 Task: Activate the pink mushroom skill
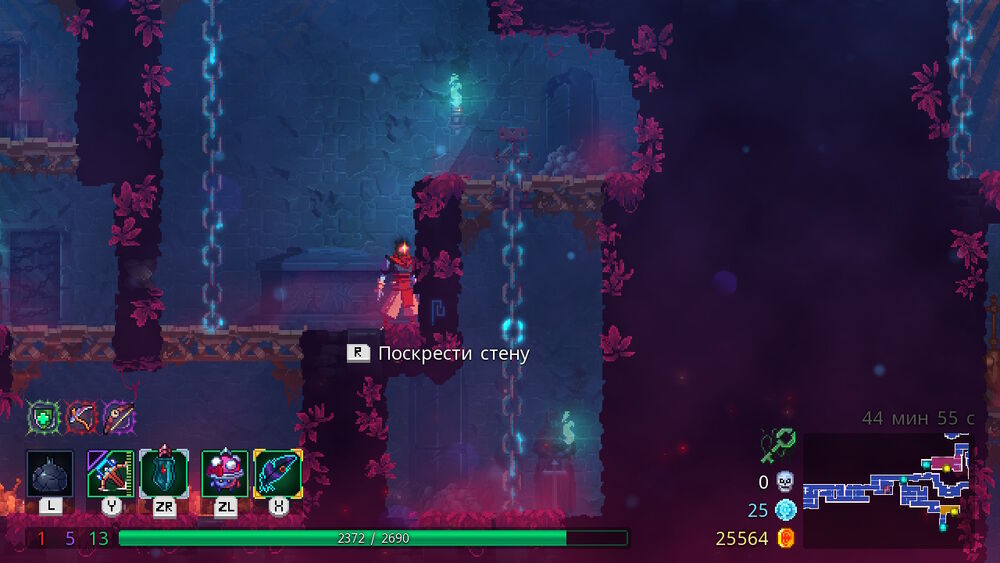point(225,473)
